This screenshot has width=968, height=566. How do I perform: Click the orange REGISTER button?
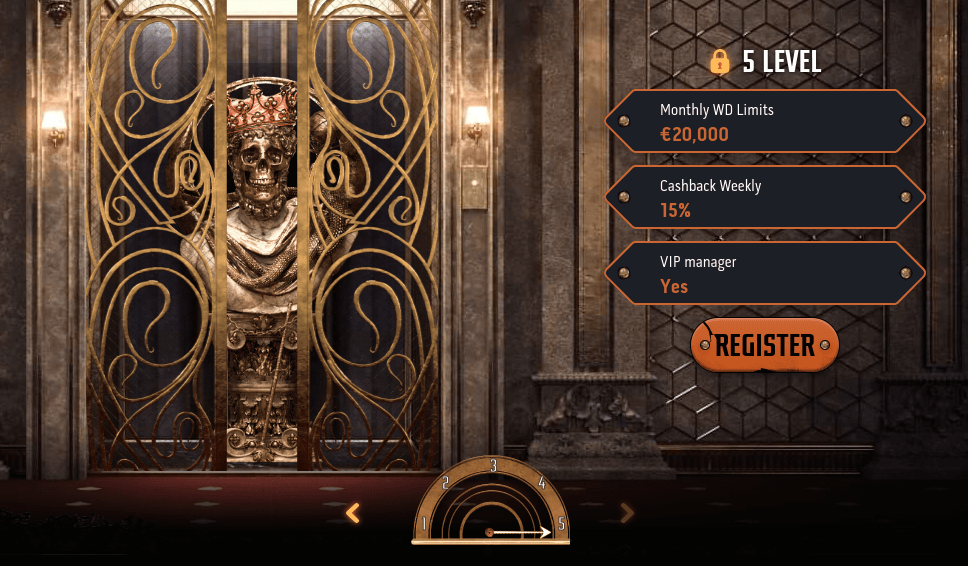765,345
